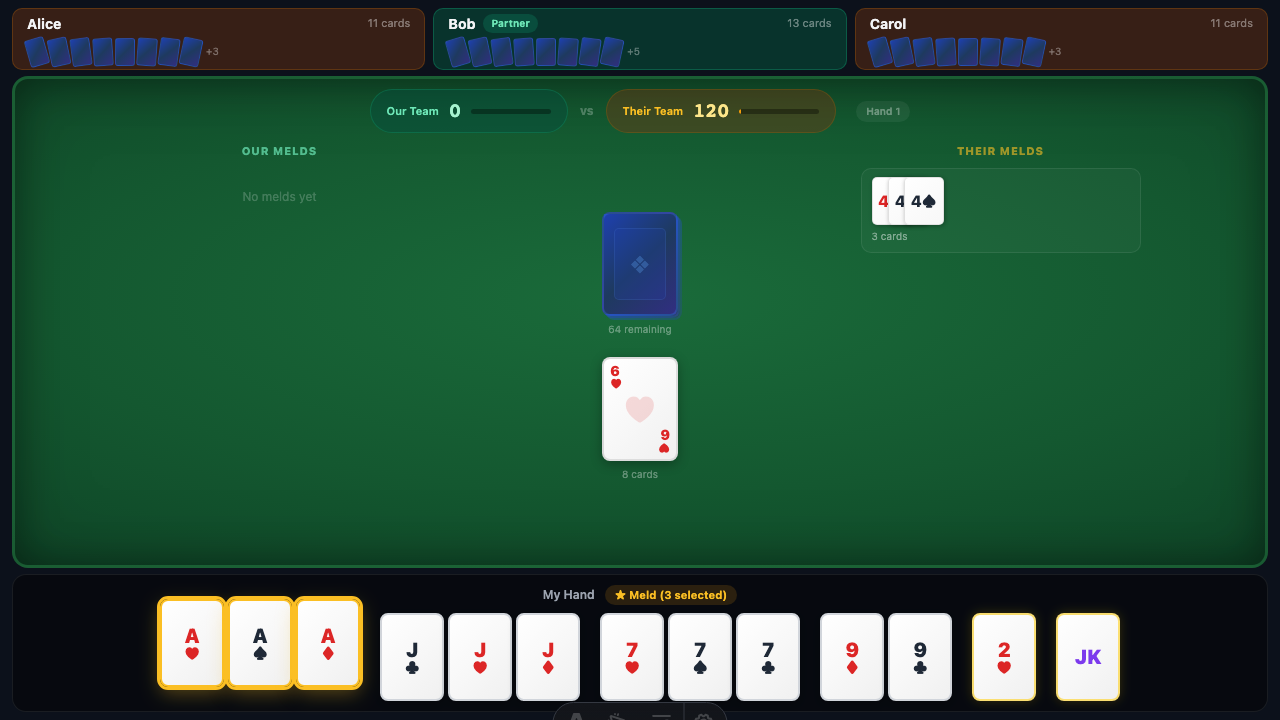Pick up the 6 of Hearts from discard pile

(640, 408)
